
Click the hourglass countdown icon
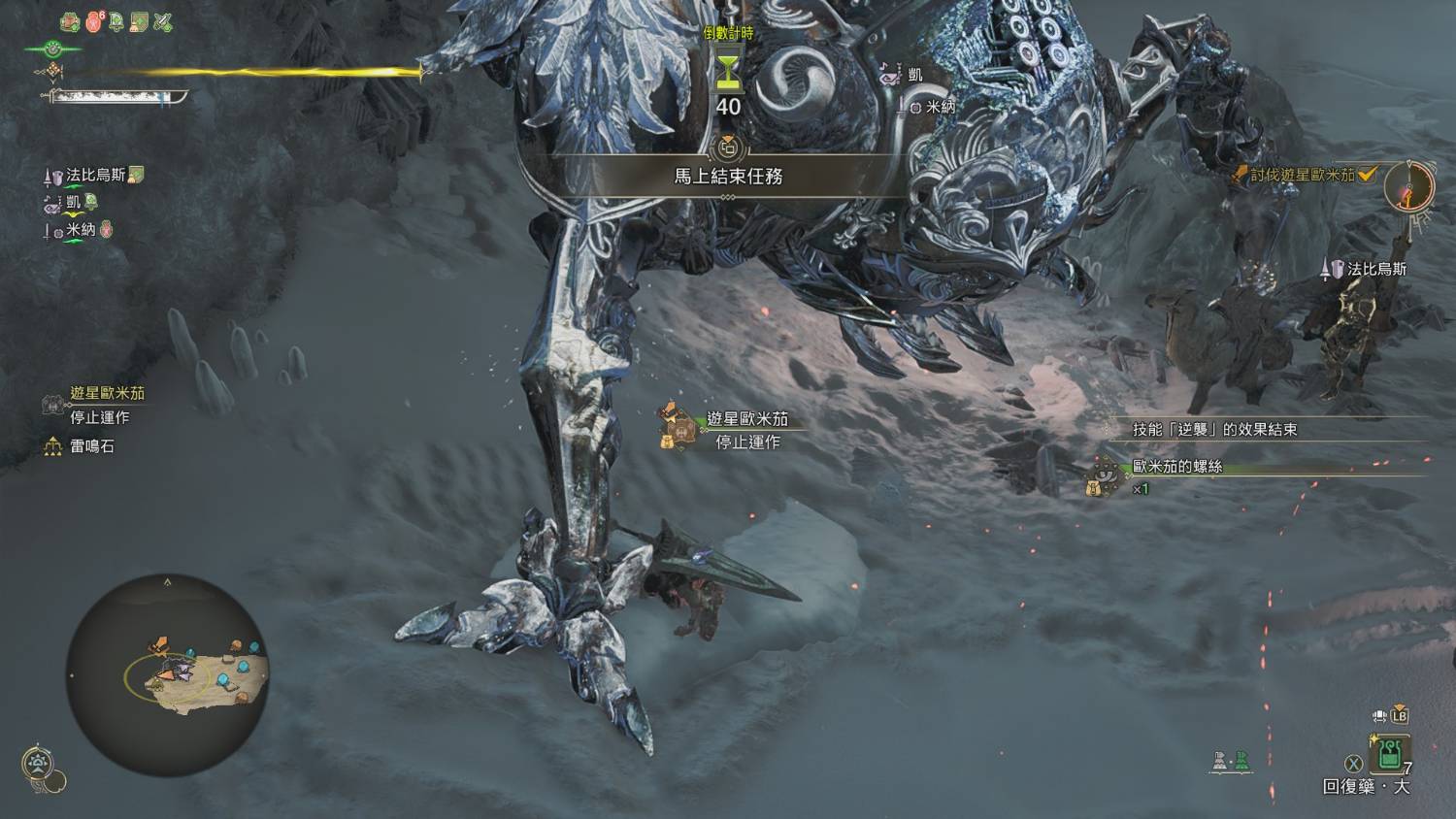(728, 71)
